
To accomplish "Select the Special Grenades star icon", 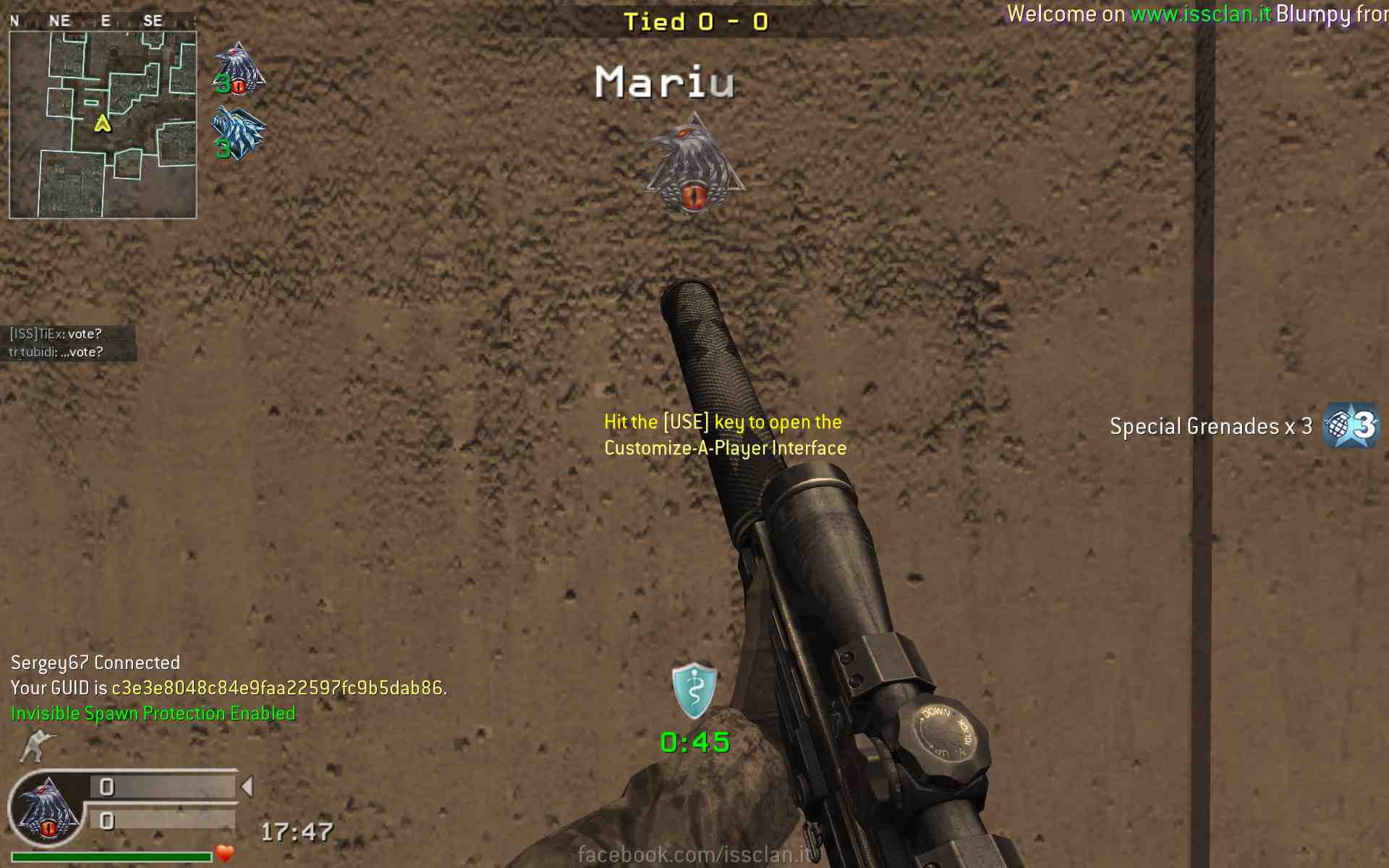I will point(1350,425).
